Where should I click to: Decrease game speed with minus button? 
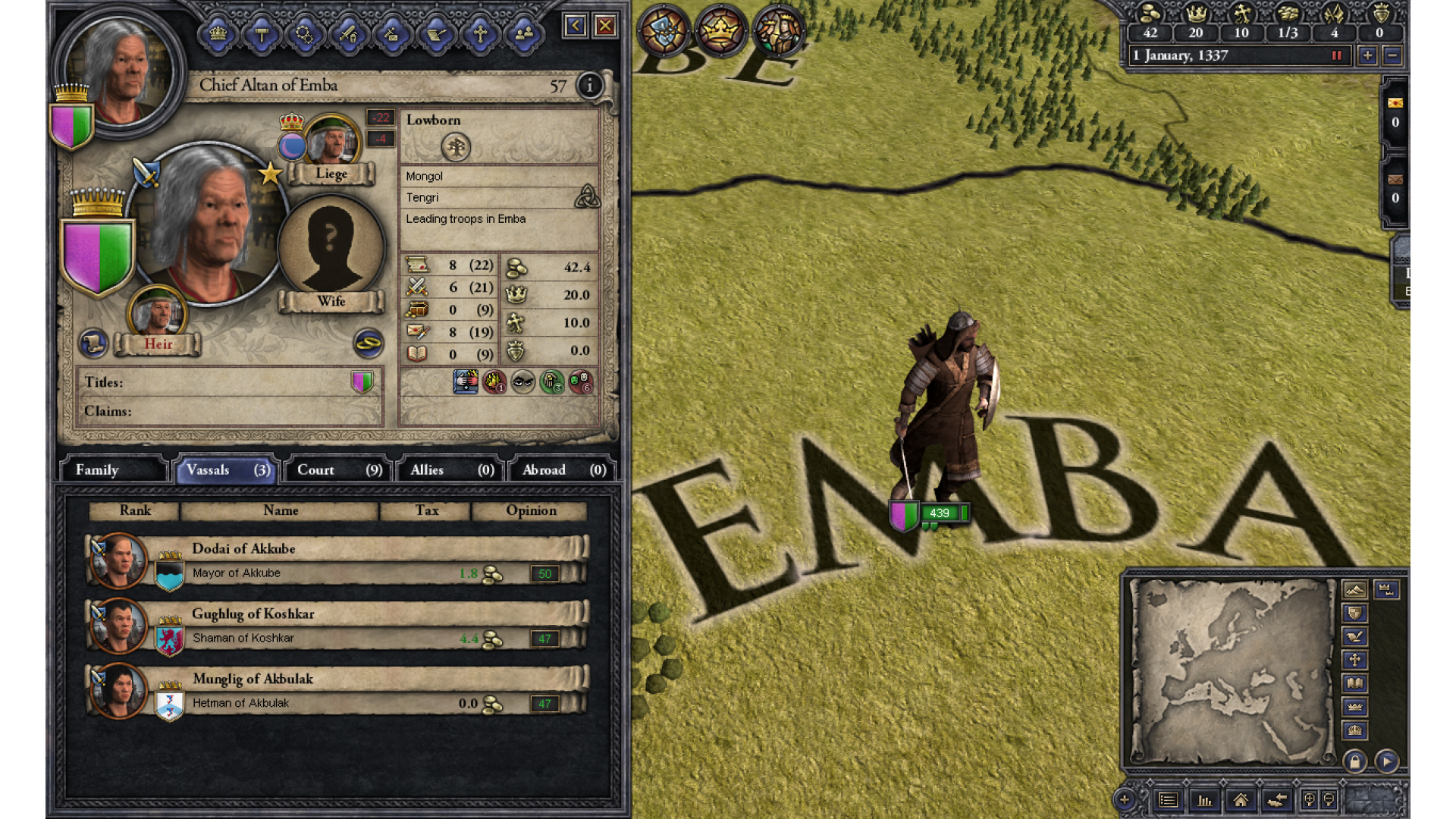(x=1392, y=55)
